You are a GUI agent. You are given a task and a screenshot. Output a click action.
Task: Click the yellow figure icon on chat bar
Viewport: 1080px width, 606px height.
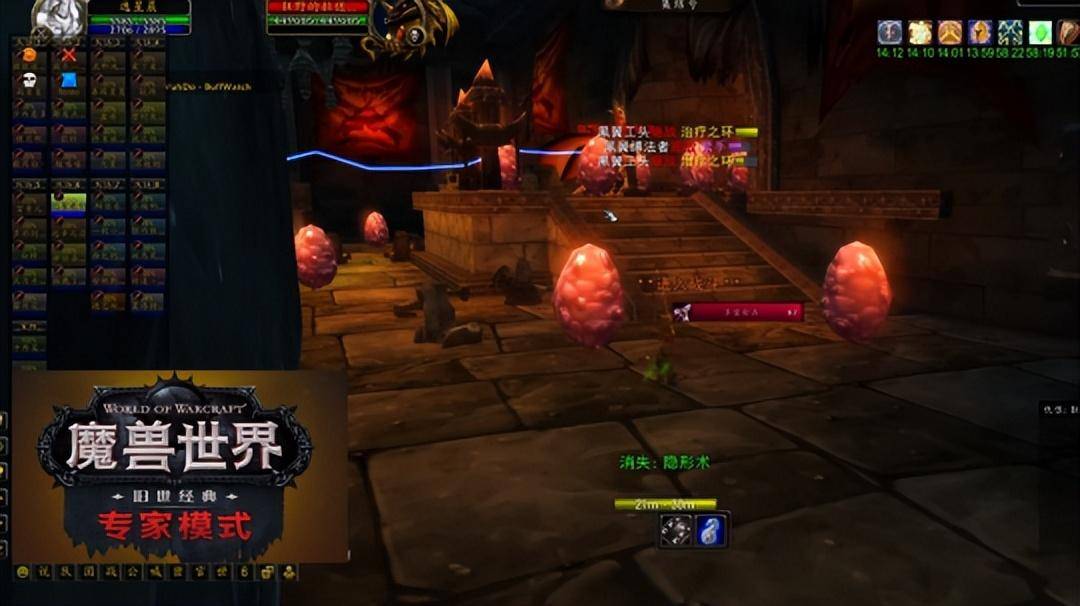pos(289,573)
